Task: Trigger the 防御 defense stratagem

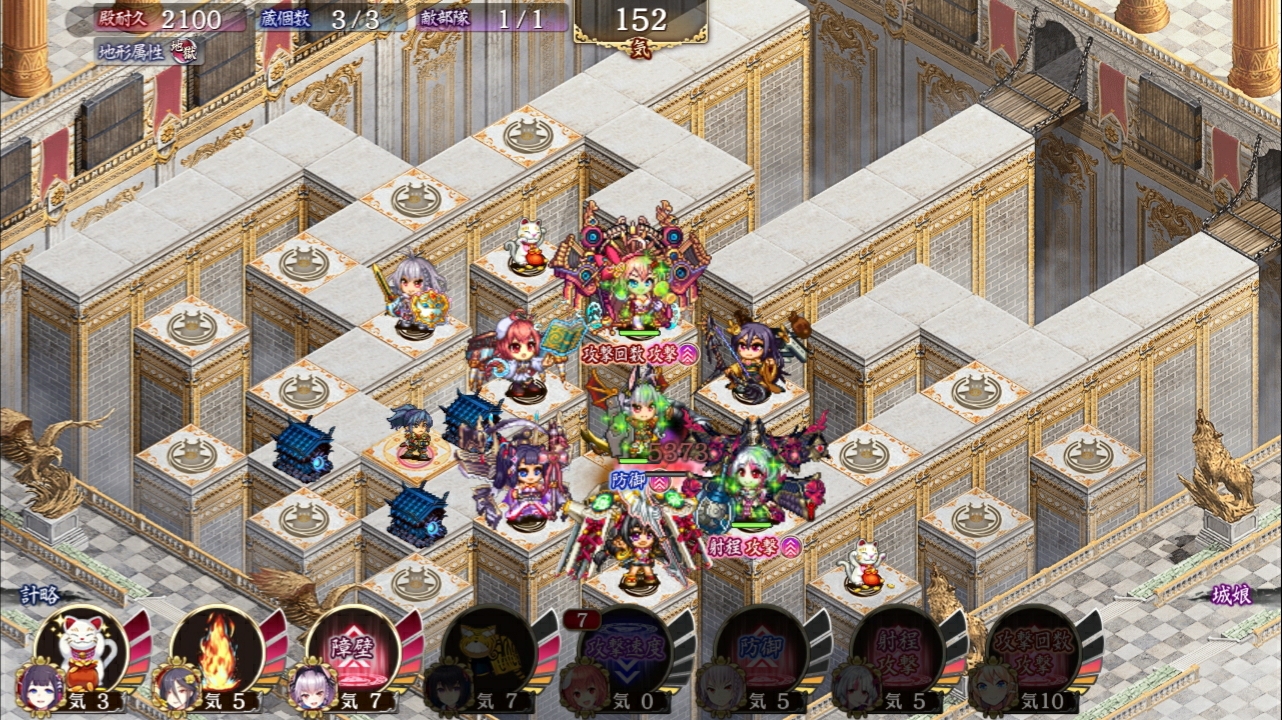Action: point(762,650)
